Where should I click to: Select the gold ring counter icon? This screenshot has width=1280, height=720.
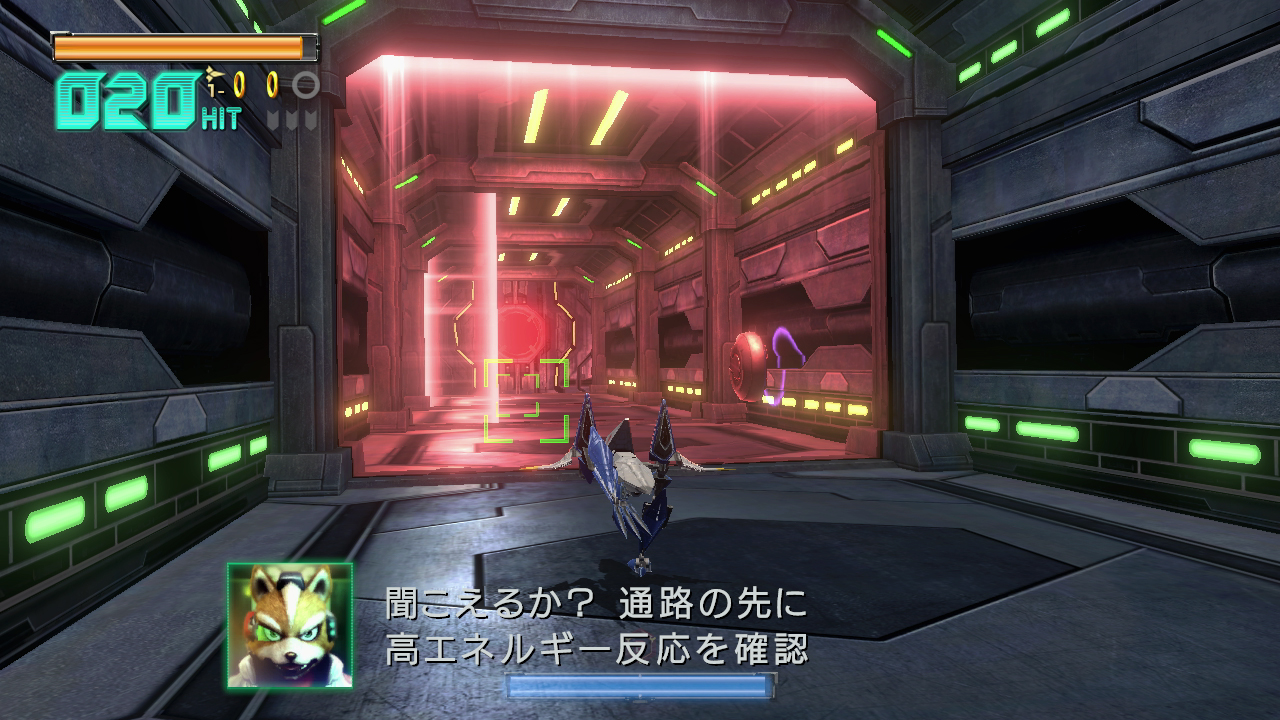(x=239, y=85)
